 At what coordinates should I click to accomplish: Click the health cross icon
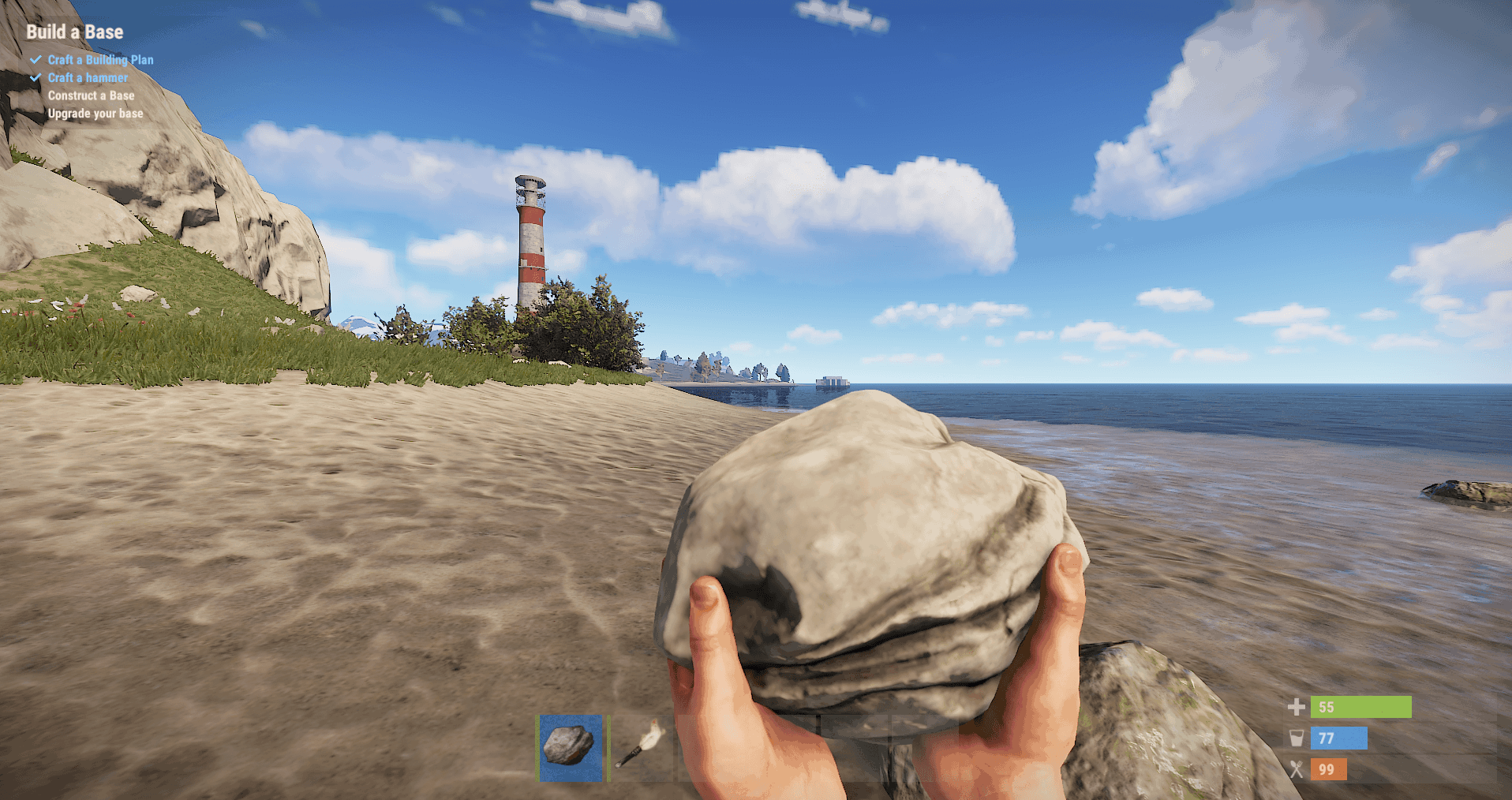(1297, 707)
